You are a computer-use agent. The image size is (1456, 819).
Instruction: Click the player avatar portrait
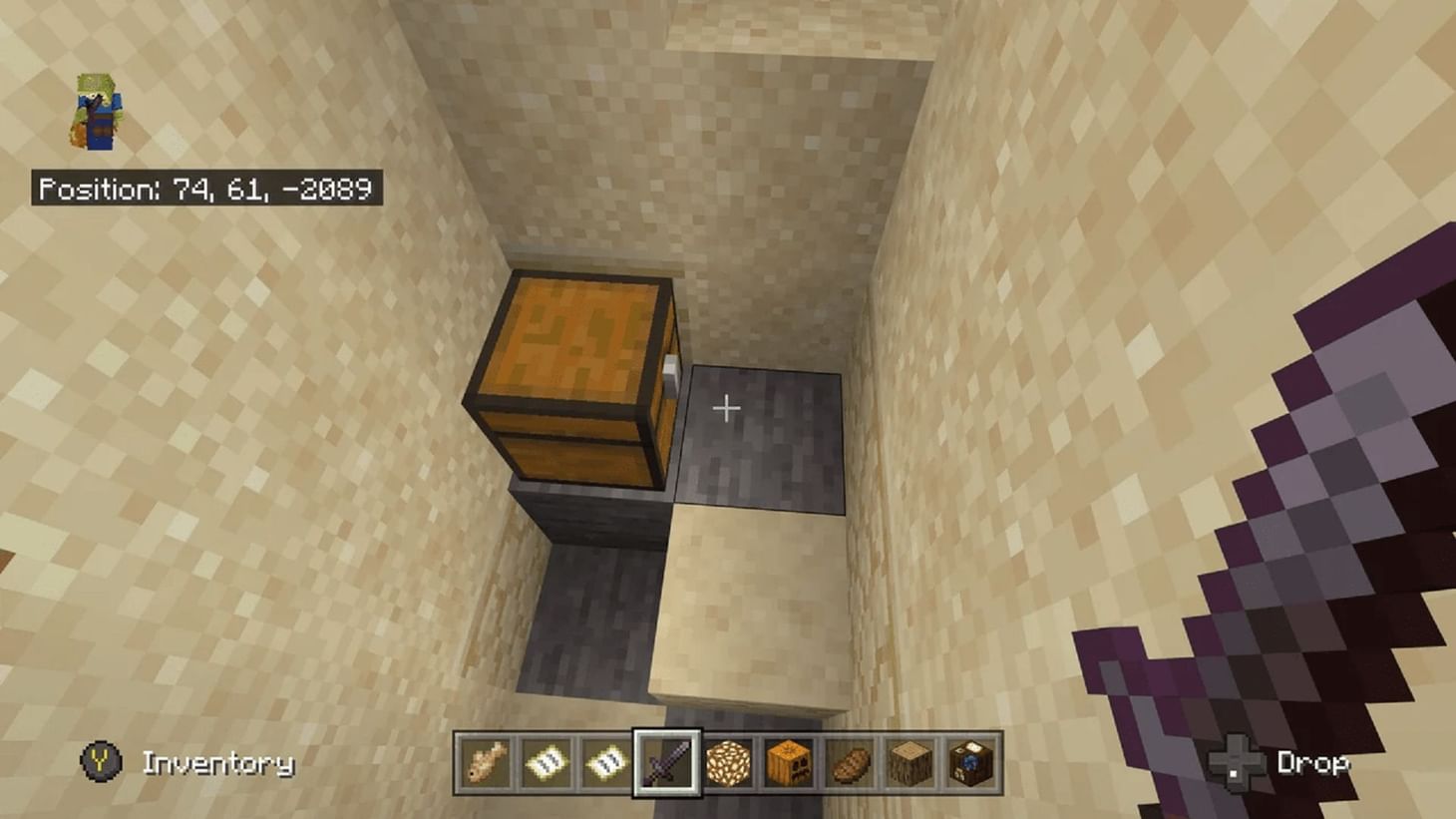click(97, 110)
